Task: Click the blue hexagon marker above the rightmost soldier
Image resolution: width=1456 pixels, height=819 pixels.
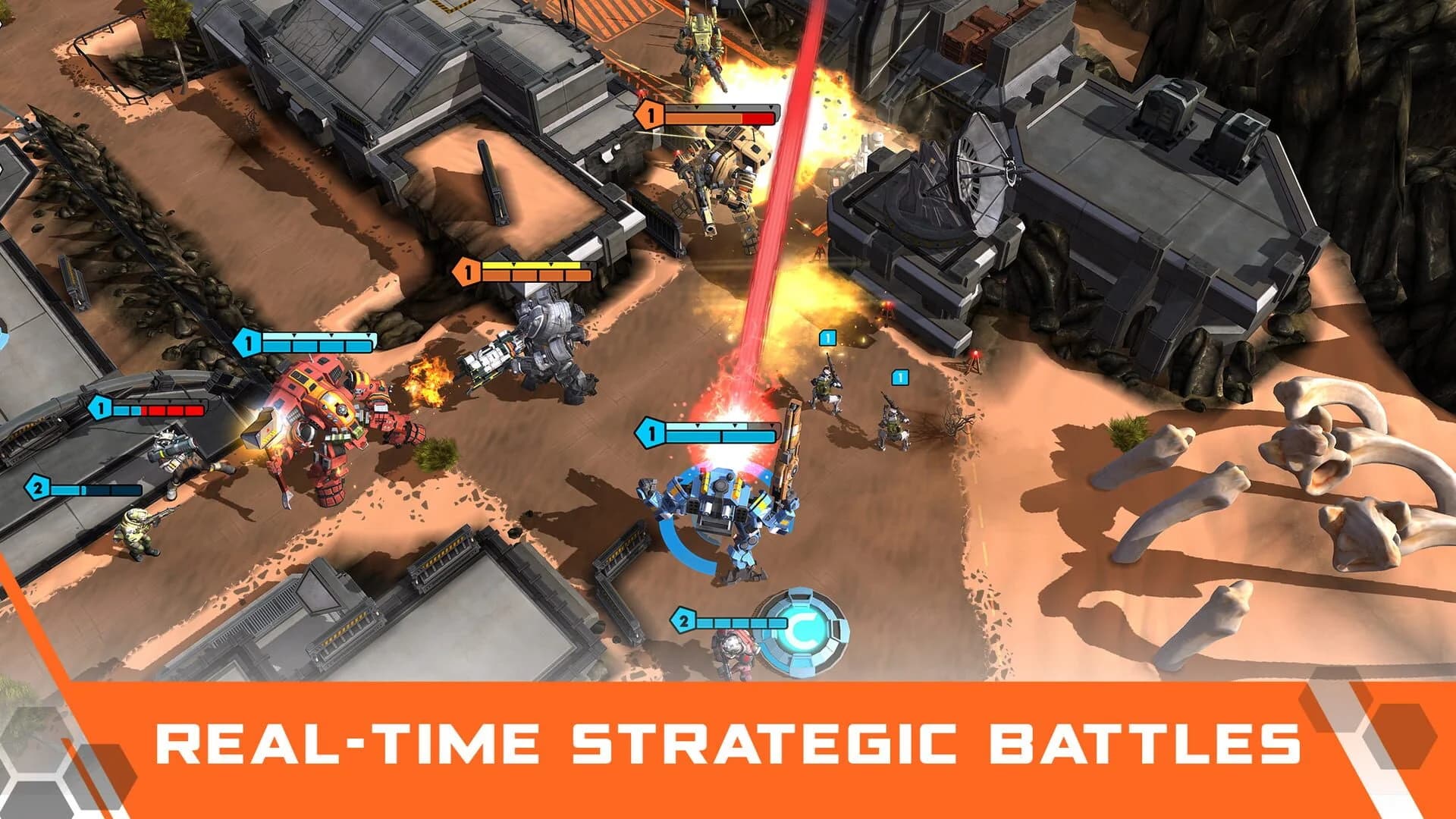Action: tap(900, 375)
